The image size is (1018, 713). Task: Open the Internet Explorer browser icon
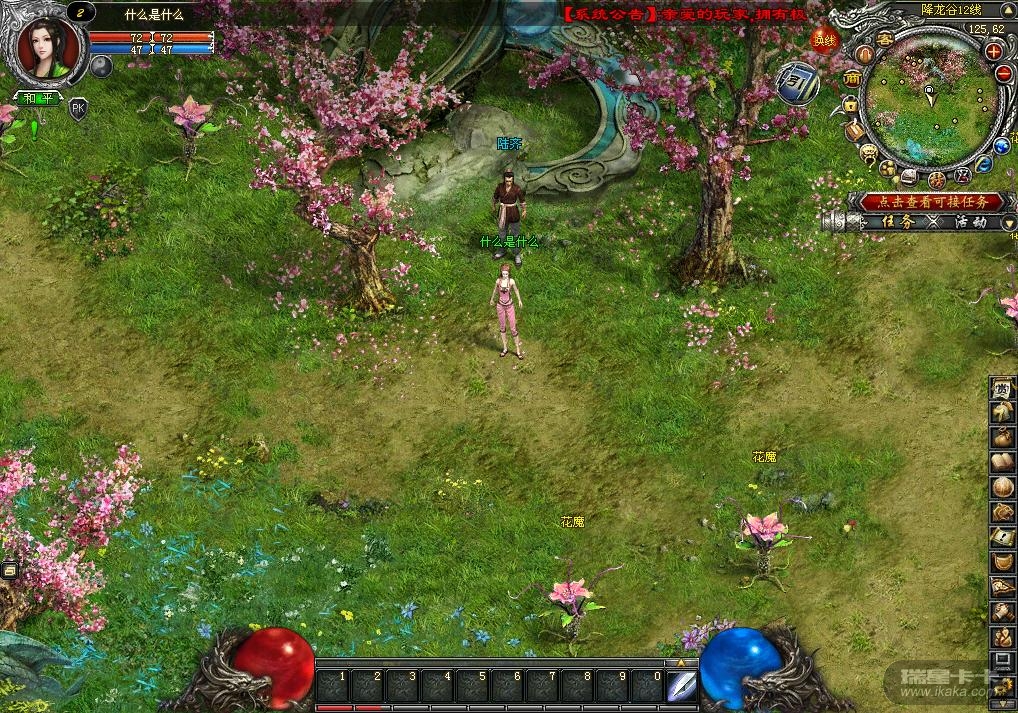[x=984, y=165]
